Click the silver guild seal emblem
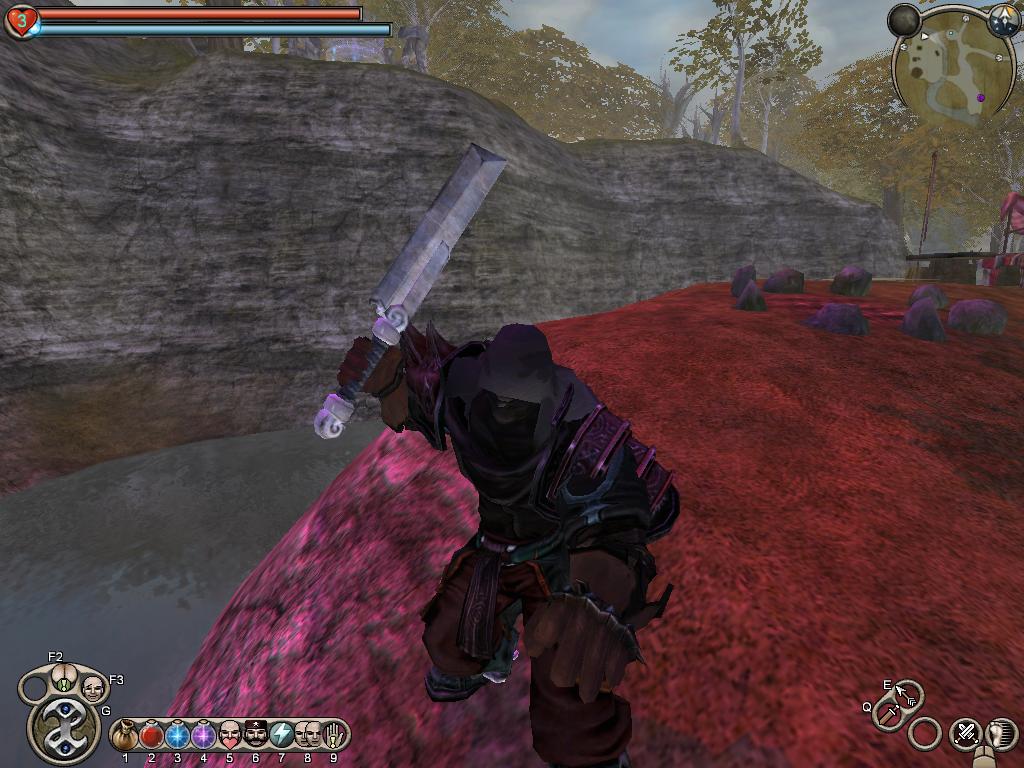 (x=64, y=729)
